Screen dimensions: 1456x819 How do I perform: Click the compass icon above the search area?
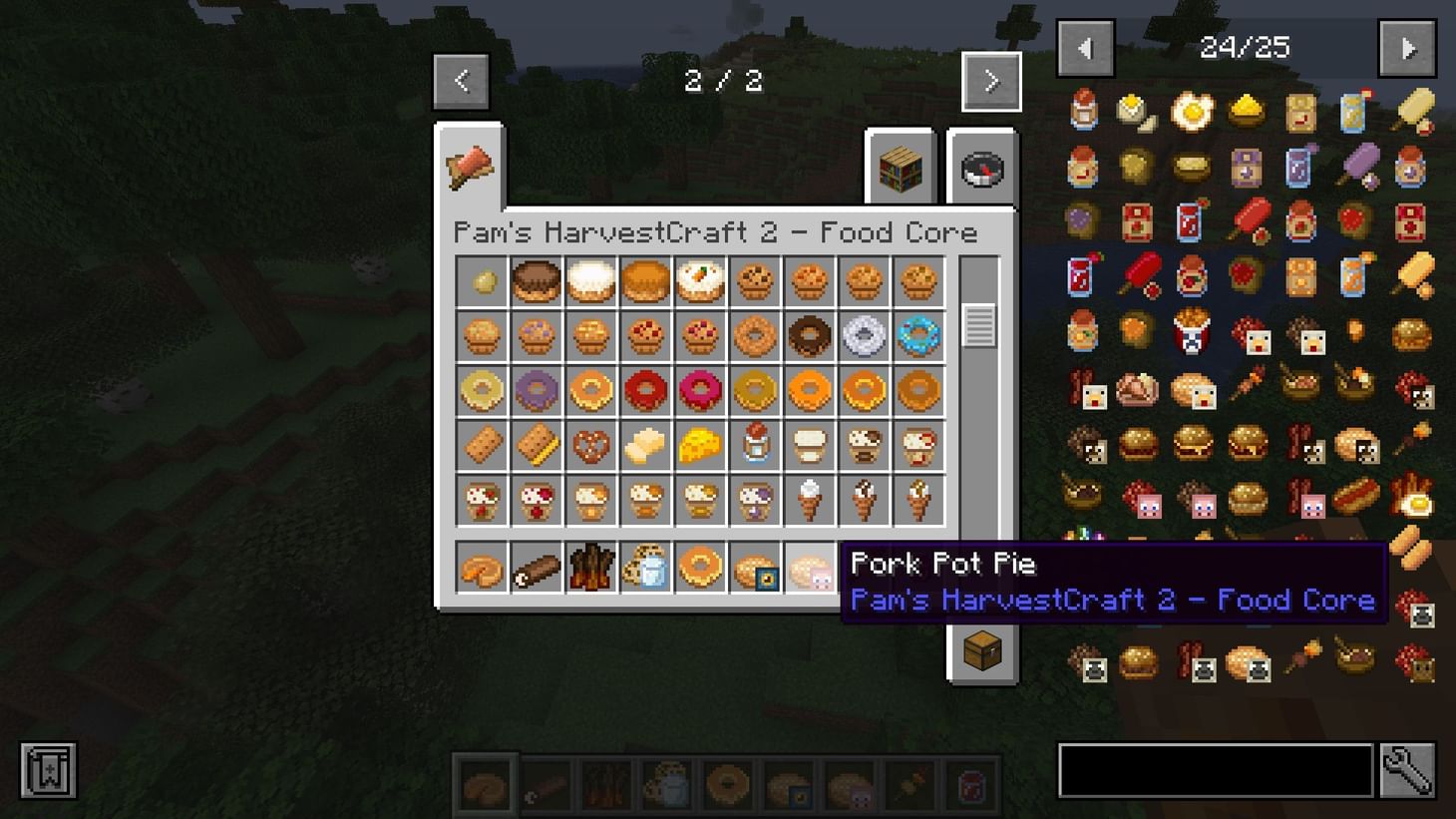(981, 170)
